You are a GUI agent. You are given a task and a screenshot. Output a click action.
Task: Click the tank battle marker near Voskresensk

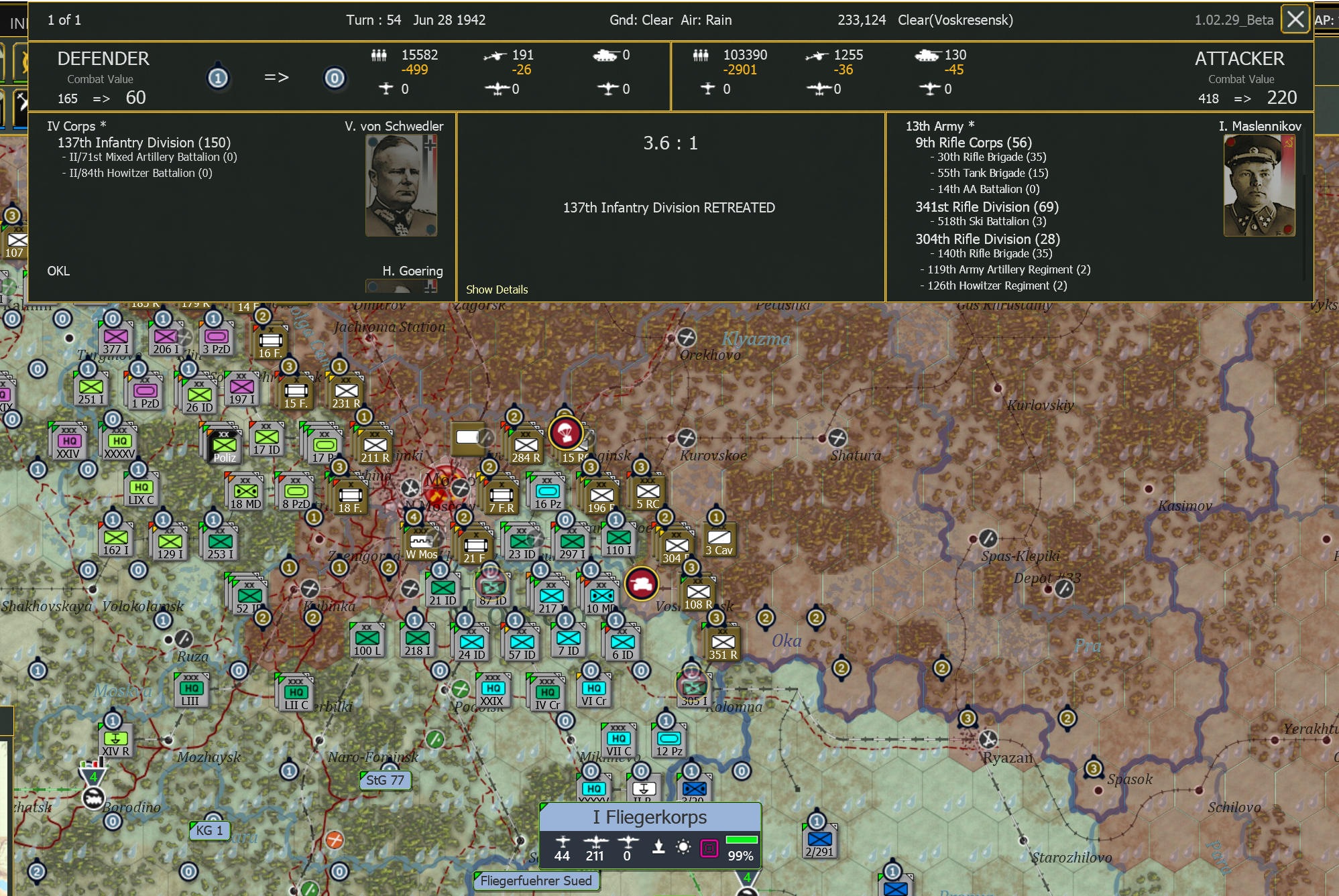click(642, 583)
